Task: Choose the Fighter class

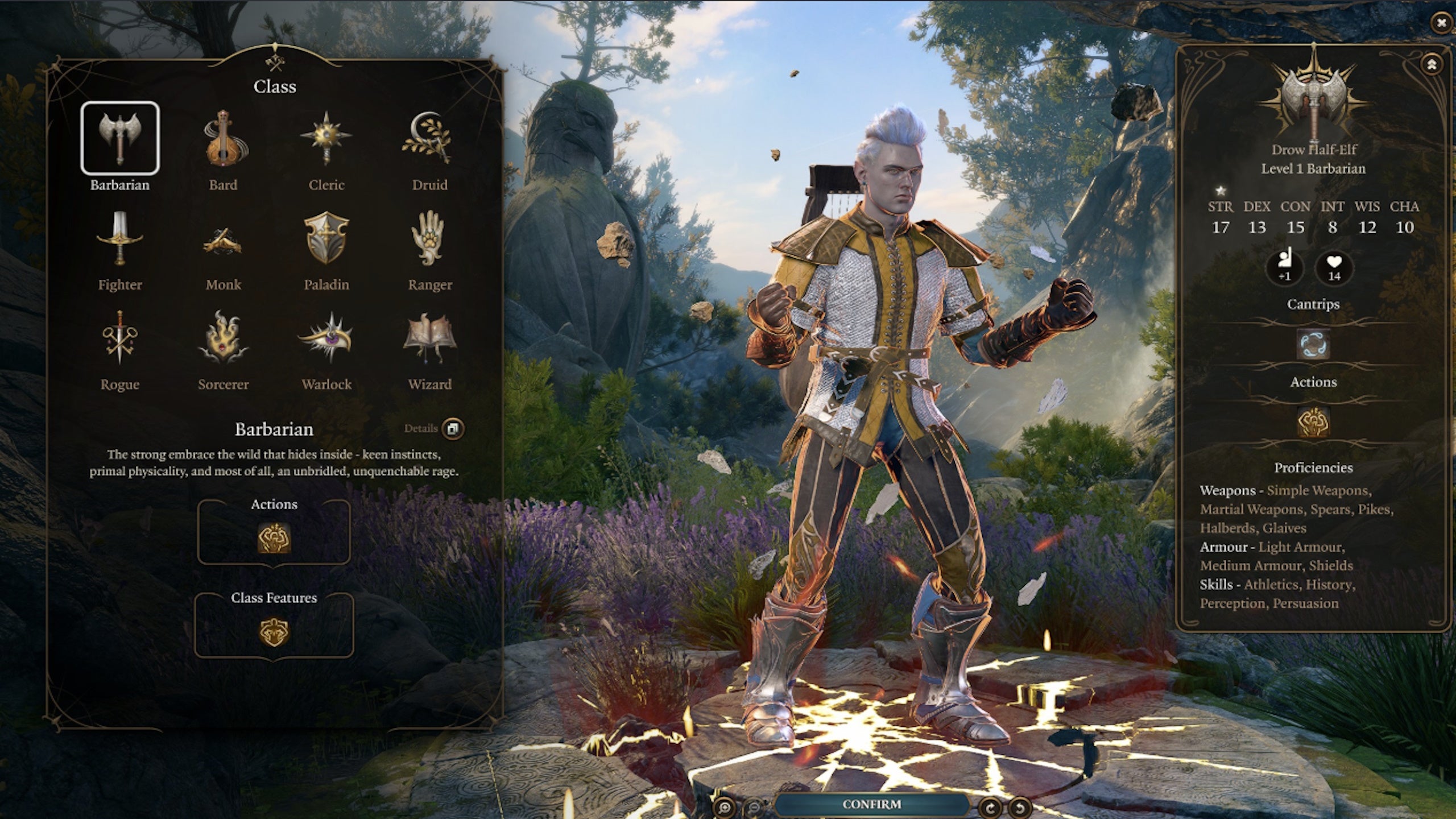Action: (119, 238)
